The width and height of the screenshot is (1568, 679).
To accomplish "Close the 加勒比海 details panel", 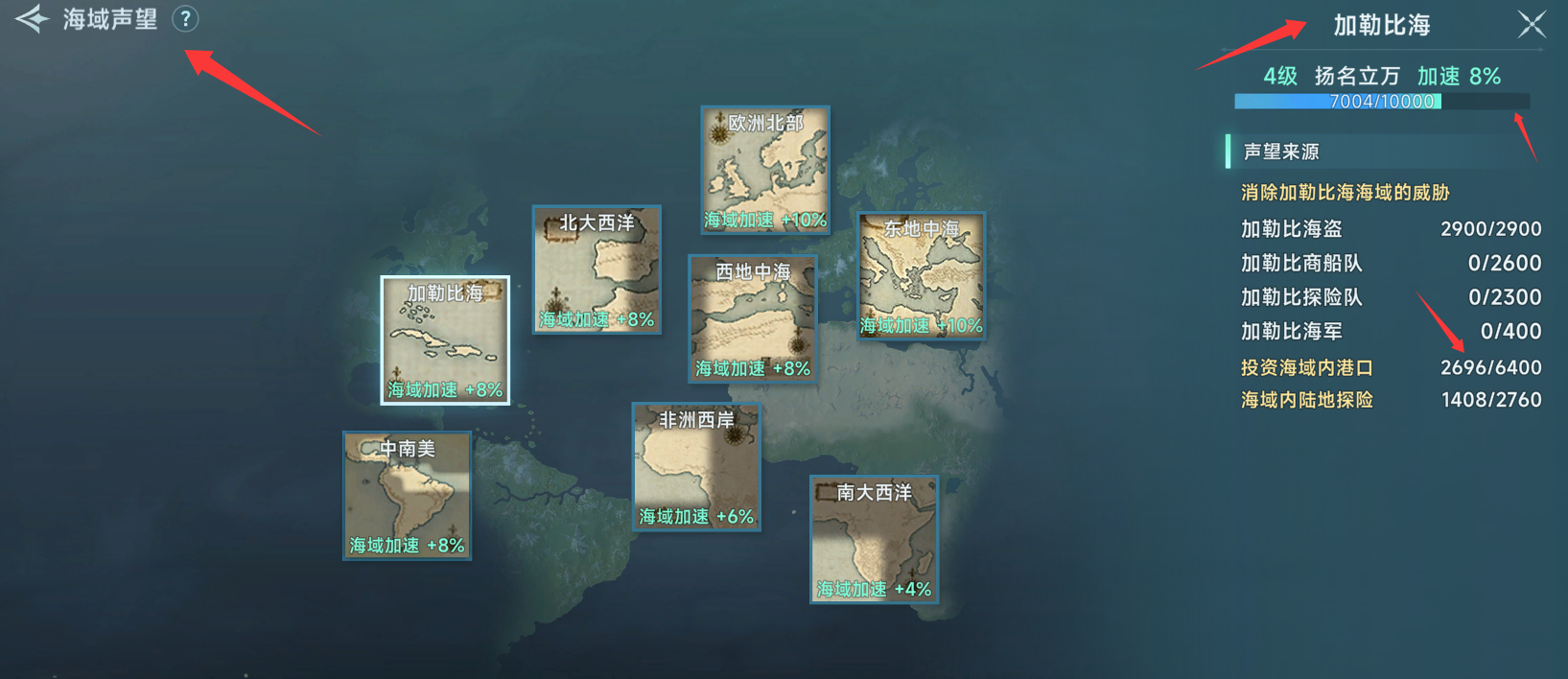I will [1531, 24].
